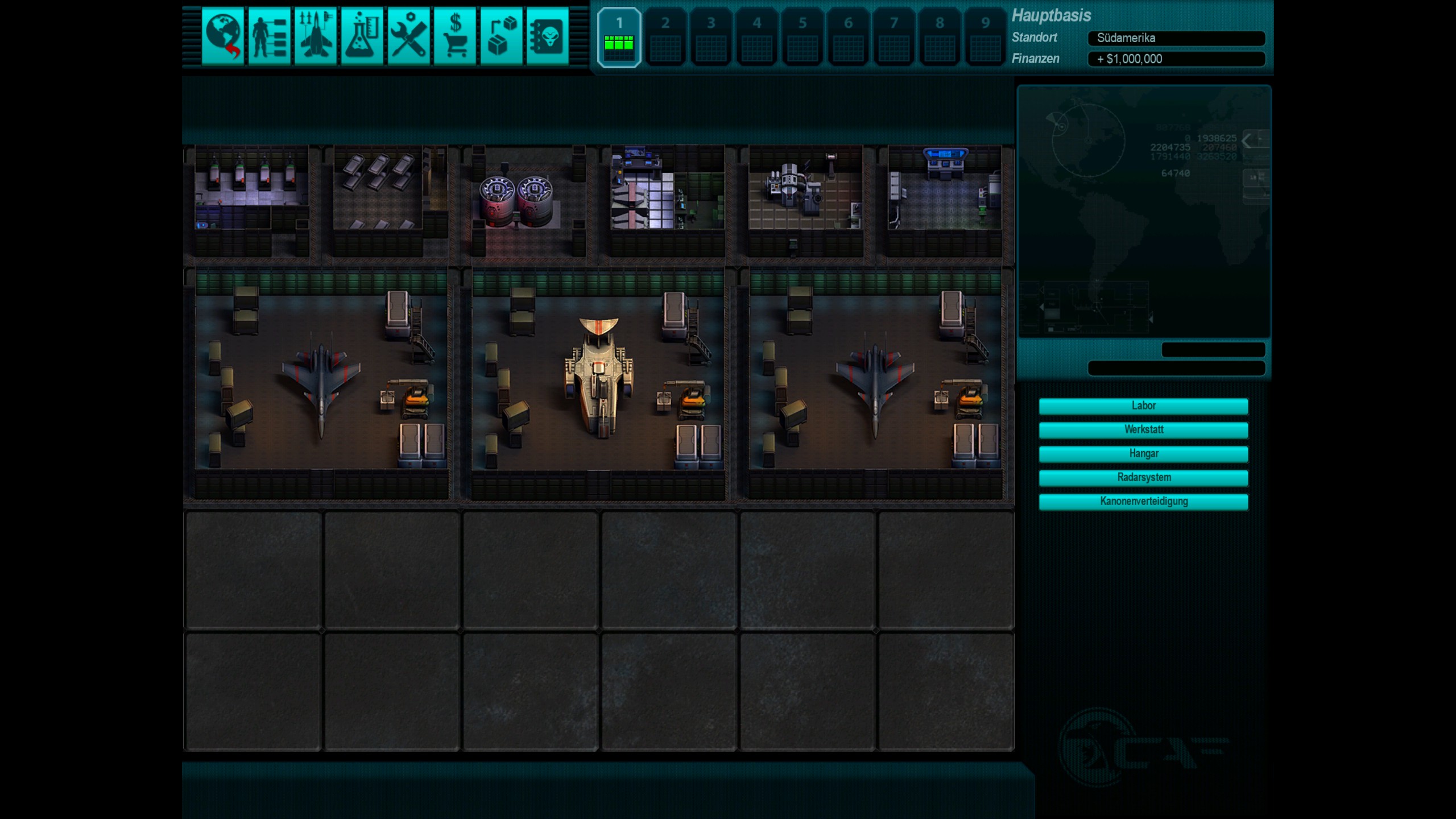Screen dimensions: 1456x819
Task: Open the wrench and screwdriver workshop screen
Action: click(408, 36)
